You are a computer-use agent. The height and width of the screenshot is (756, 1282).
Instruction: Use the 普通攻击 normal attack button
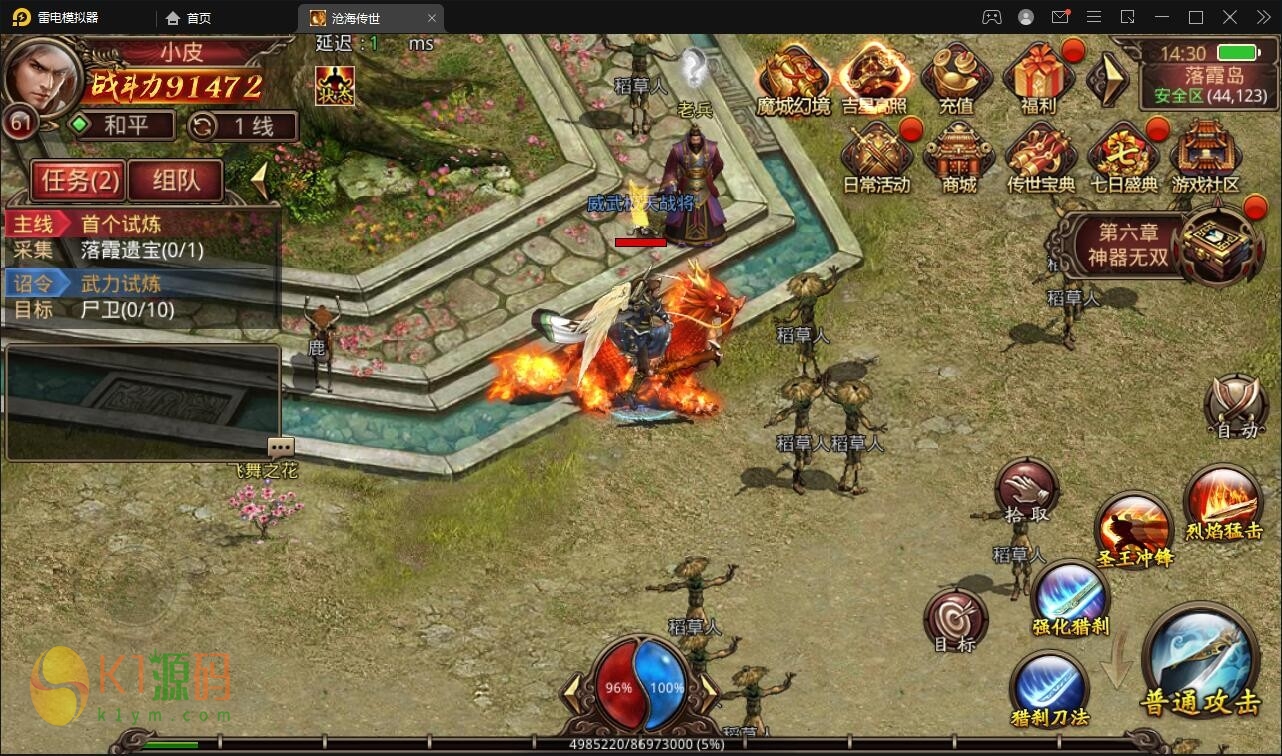pyautogui.click(x=1200, y=660)
